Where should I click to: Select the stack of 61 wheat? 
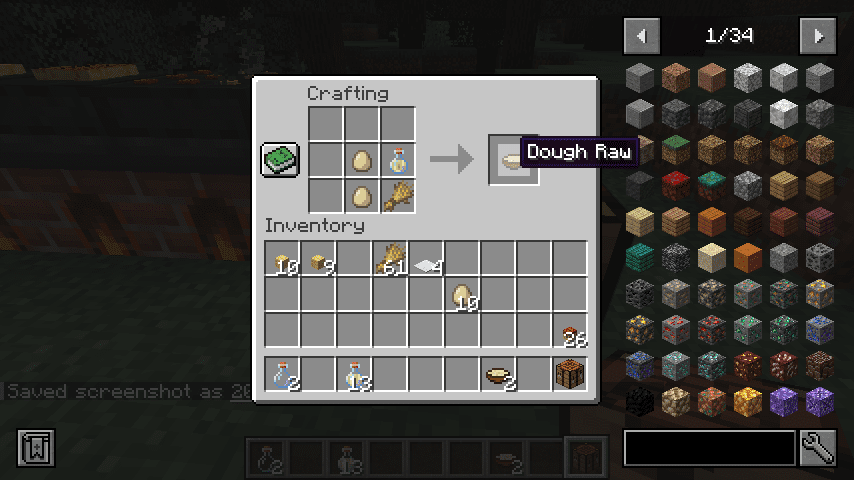click(x=390, y=260)
